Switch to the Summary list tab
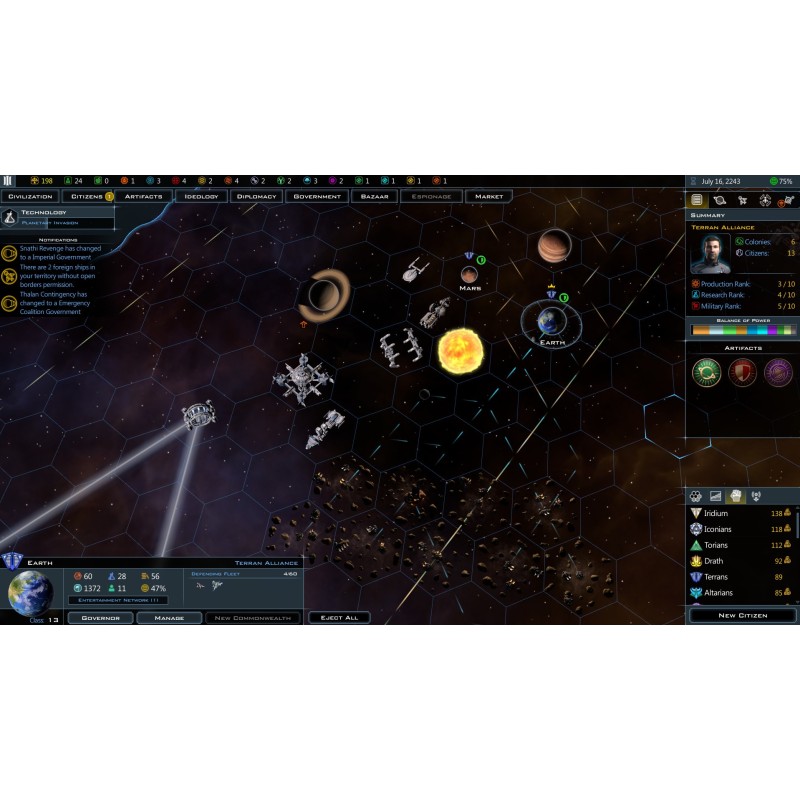 point(697,201)
